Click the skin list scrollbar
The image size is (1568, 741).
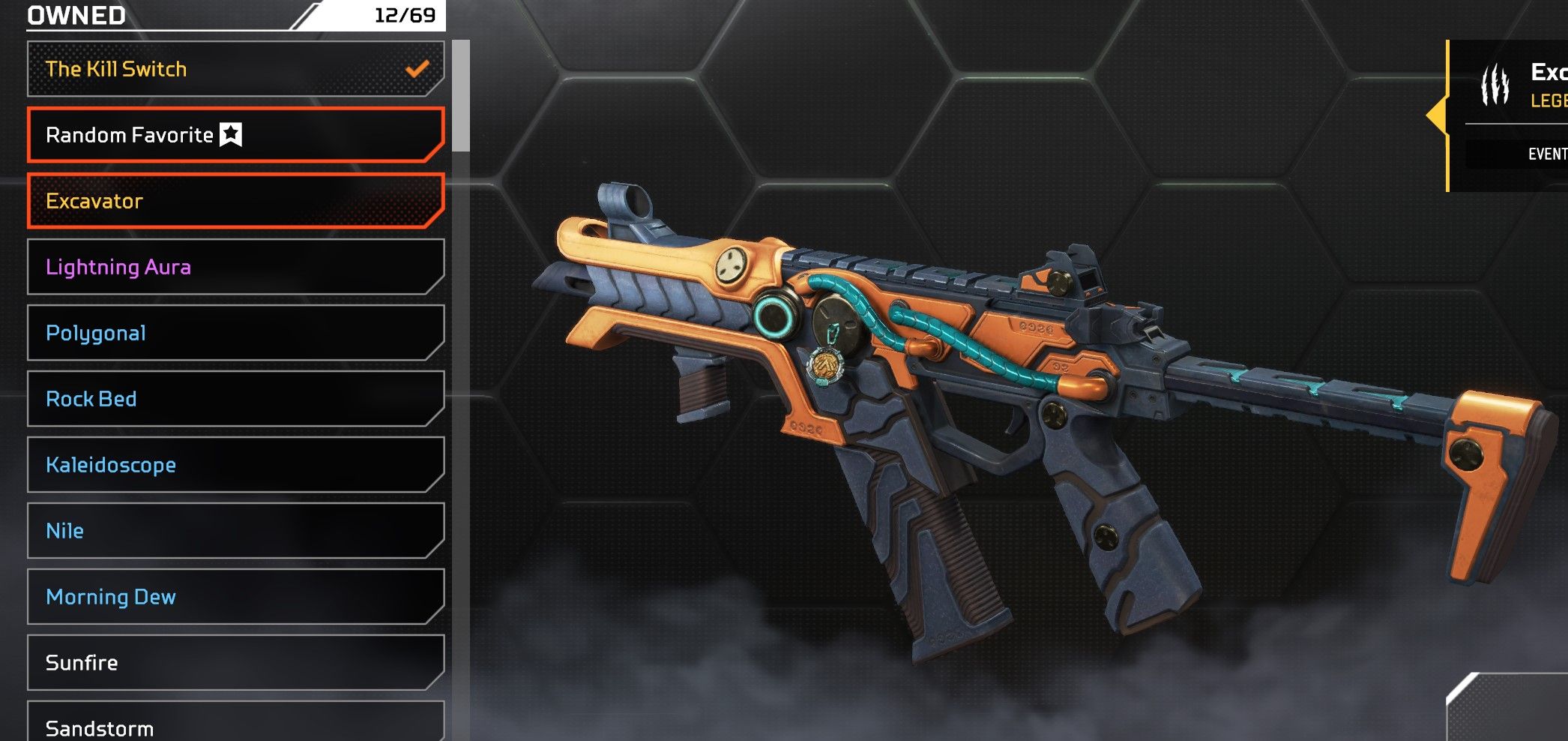click(x=461, y=96)
